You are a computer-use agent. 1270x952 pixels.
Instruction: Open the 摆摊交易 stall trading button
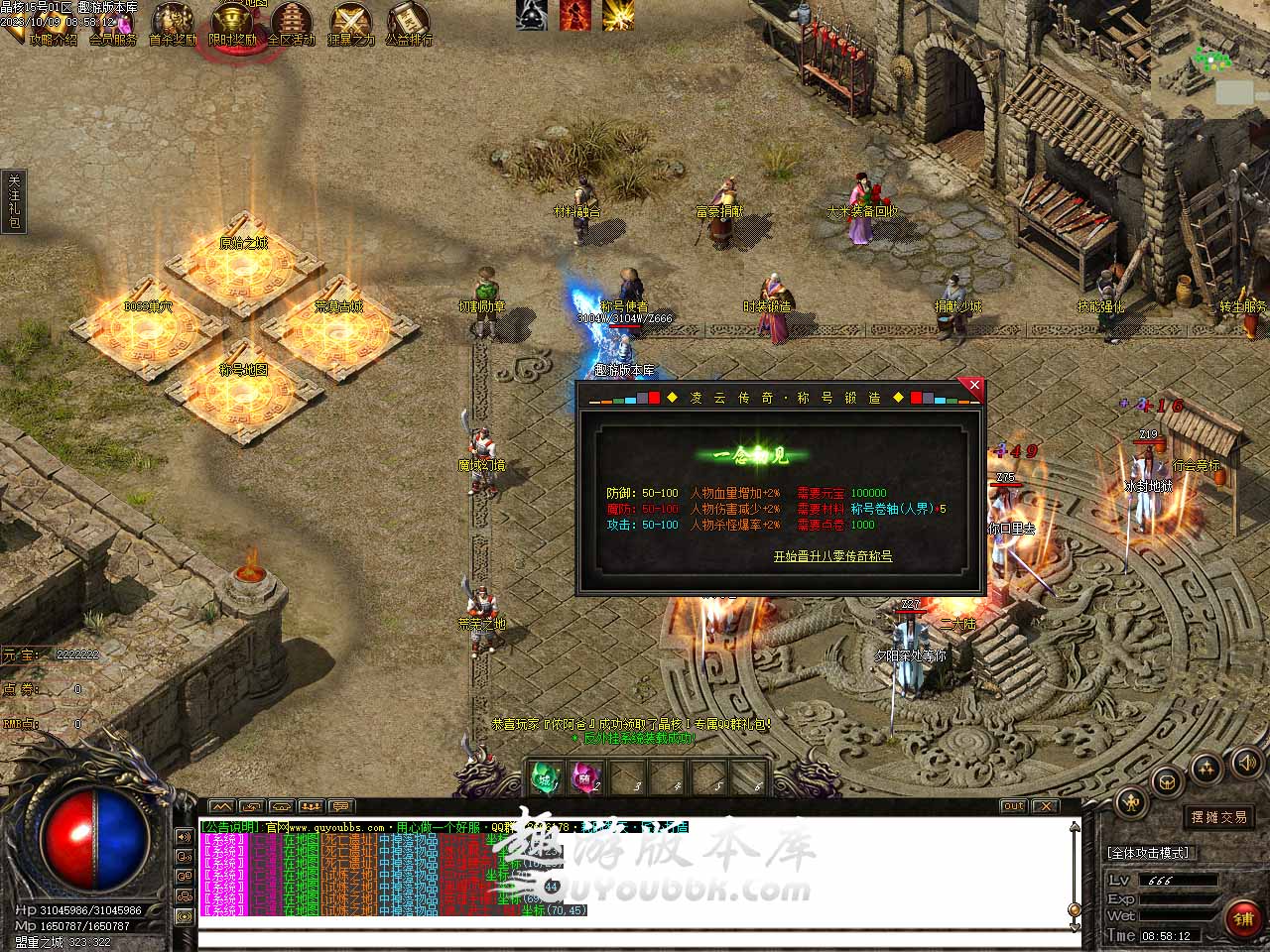pyautogui.click(x=1219, y=817)
